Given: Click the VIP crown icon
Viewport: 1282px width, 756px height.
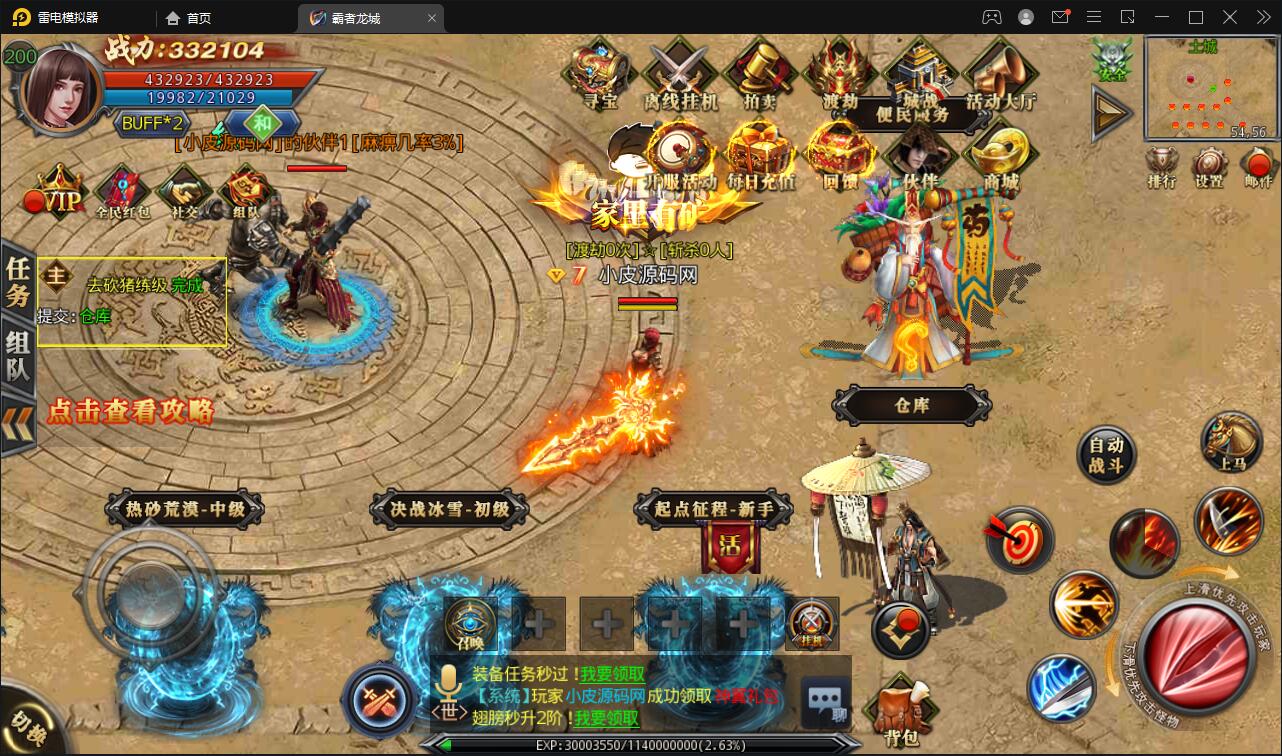Looking at the screenshot, I should click(x=59, y=194).
